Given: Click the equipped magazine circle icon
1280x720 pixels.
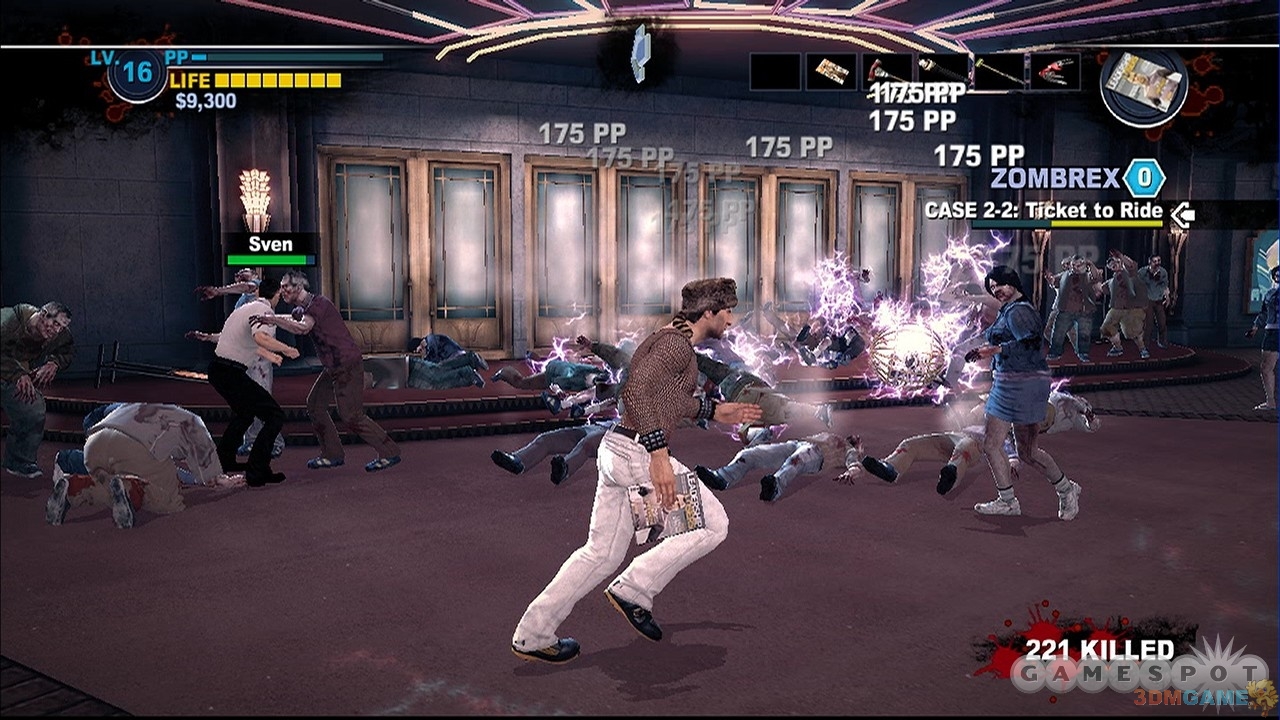Looking at the screenshot, I should tap(1144, 87).
